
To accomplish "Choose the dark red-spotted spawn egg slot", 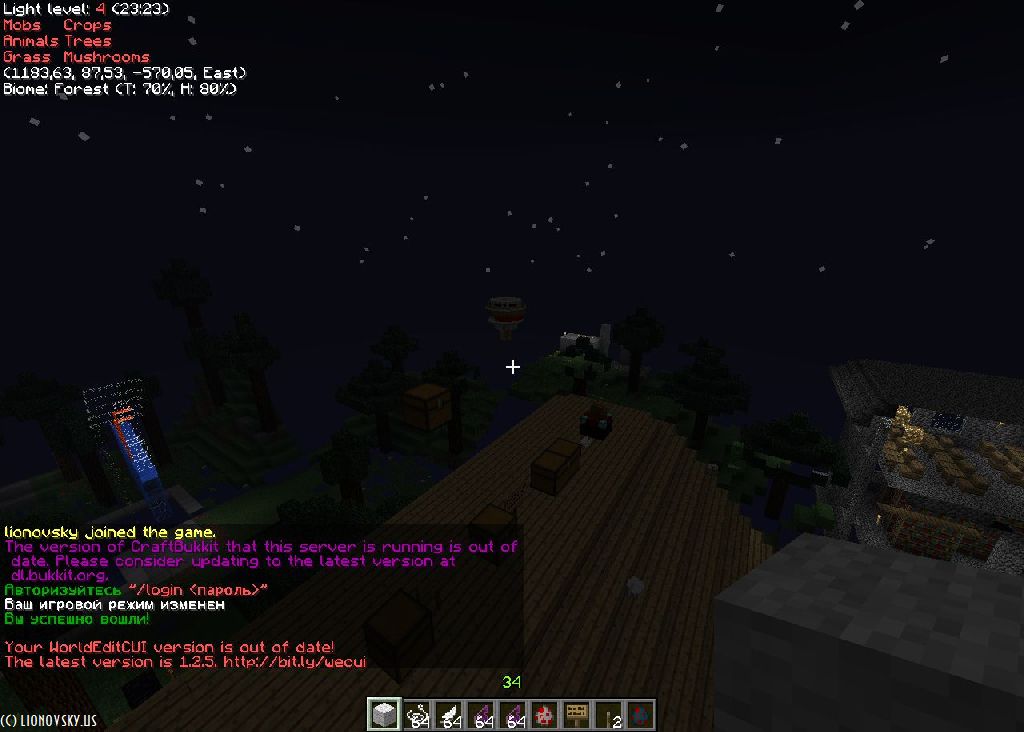I will pyautogui.click(x=640, y=714).
